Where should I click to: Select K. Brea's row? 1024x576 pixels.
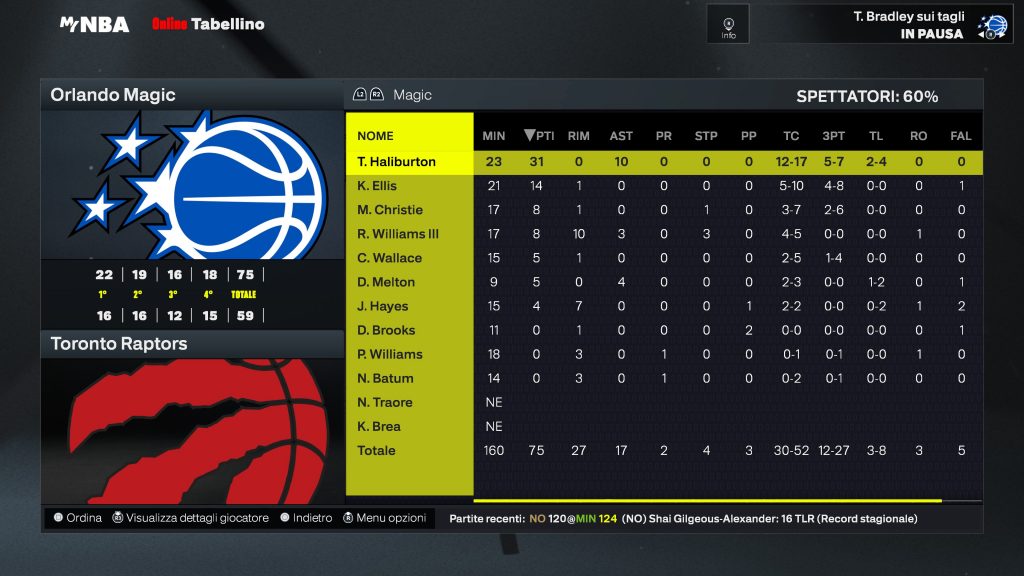[379, 426]
